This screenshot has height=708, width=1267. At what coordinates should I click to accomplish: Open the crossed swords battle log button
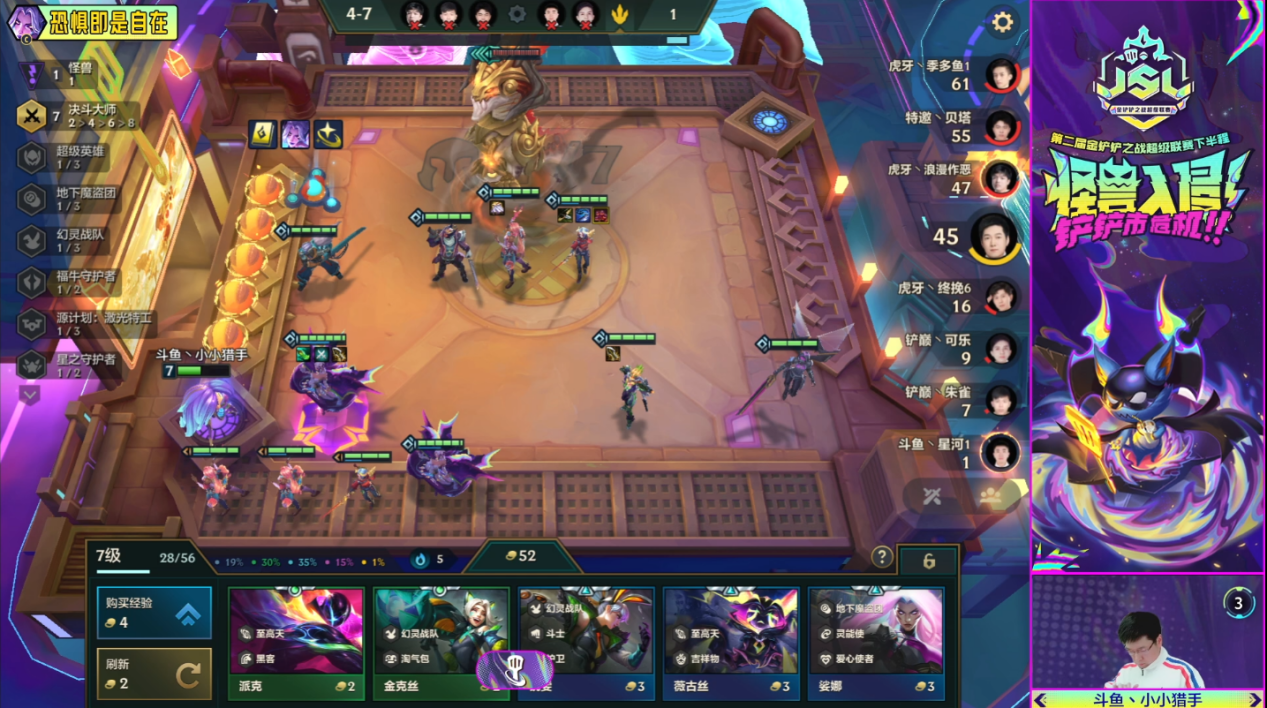pyautogui.click(x=932, y=497)
